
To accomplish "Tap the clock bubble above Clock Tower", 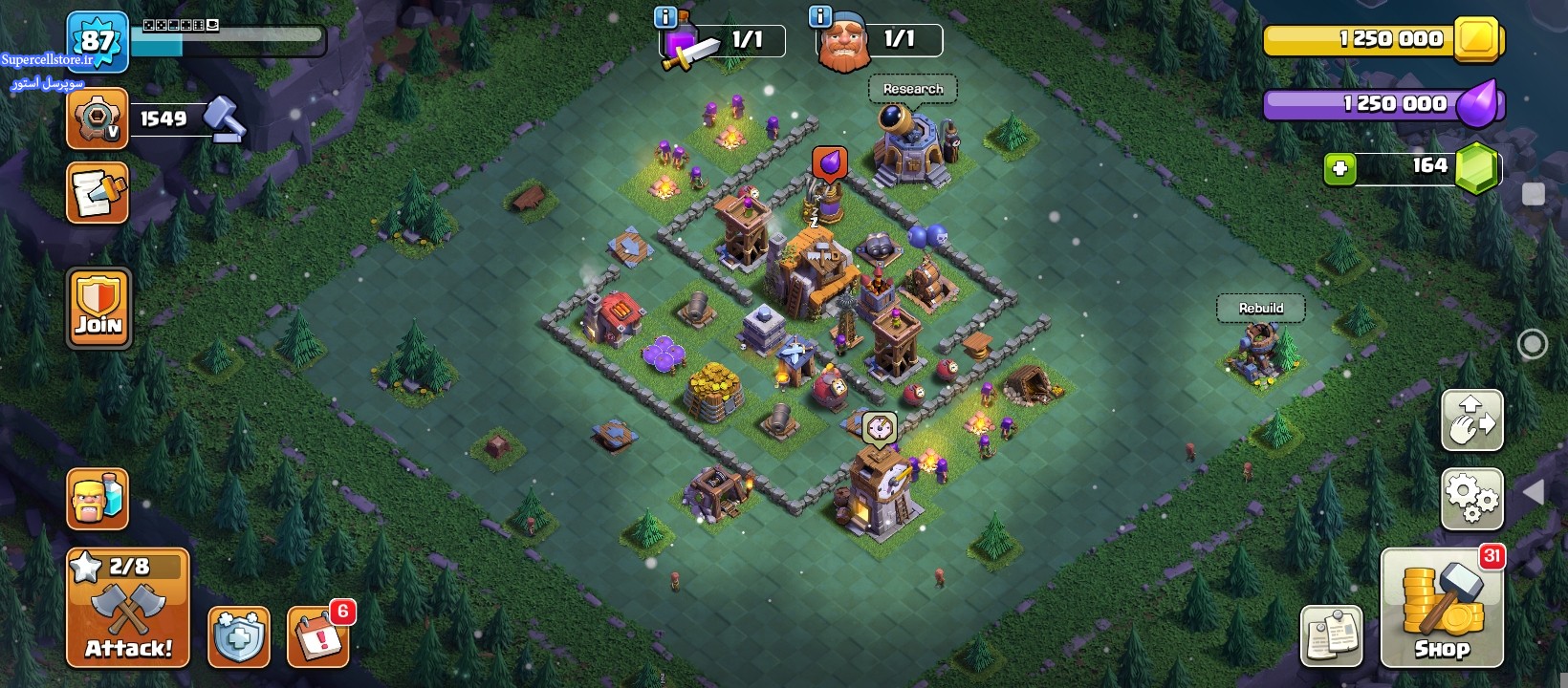I will tap(879, 428).
